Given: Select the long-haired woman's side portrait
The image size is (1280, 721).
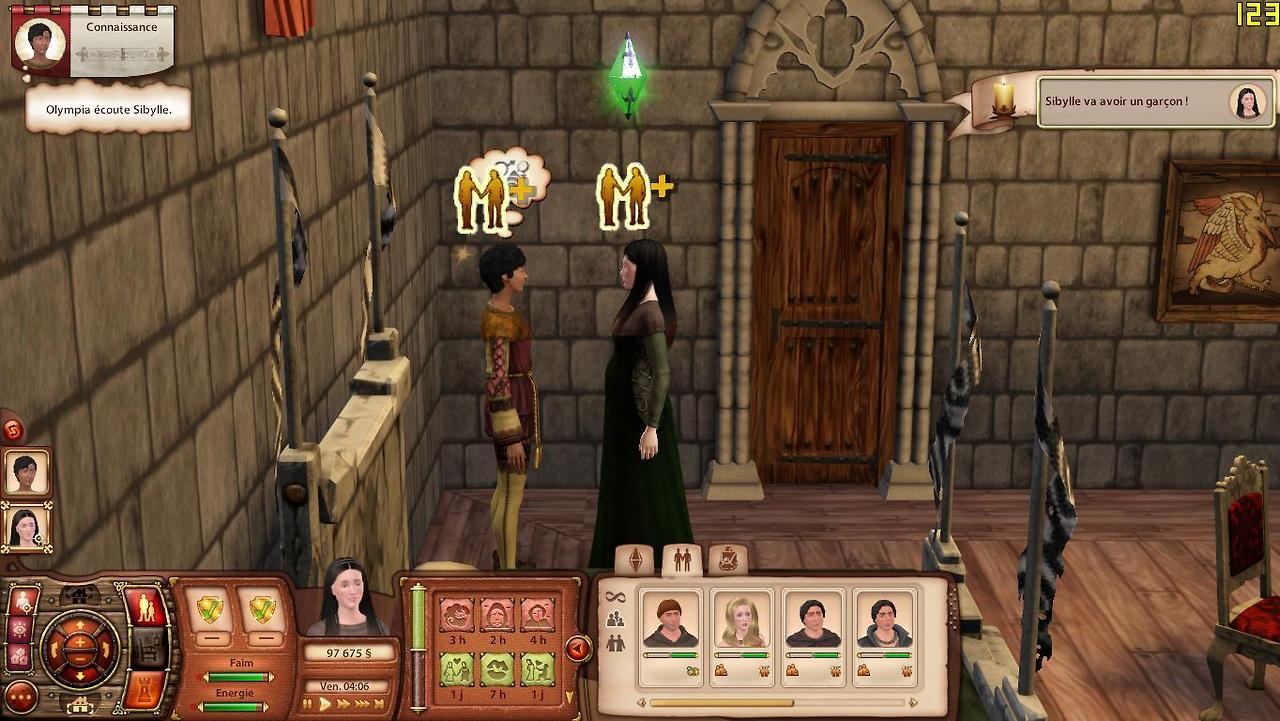Looking at the screenshot, I should 25,526.
